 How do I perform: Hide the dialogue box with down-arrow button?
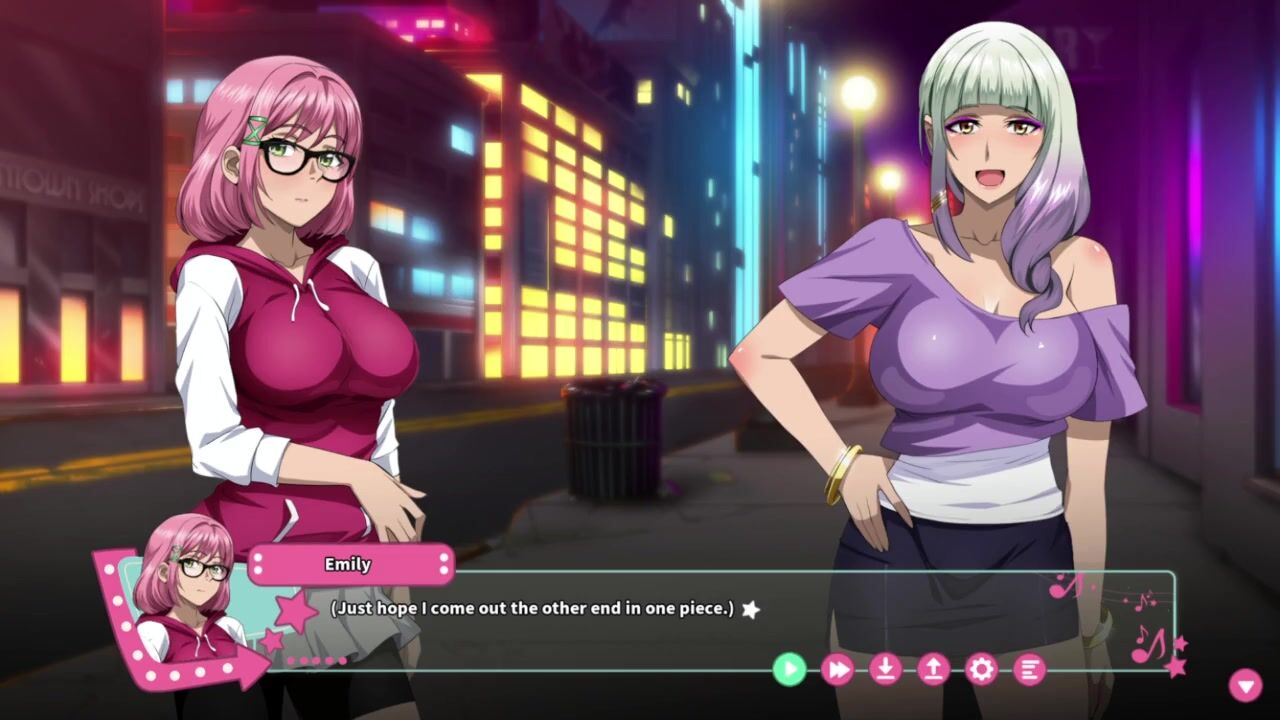point(1245,685)
